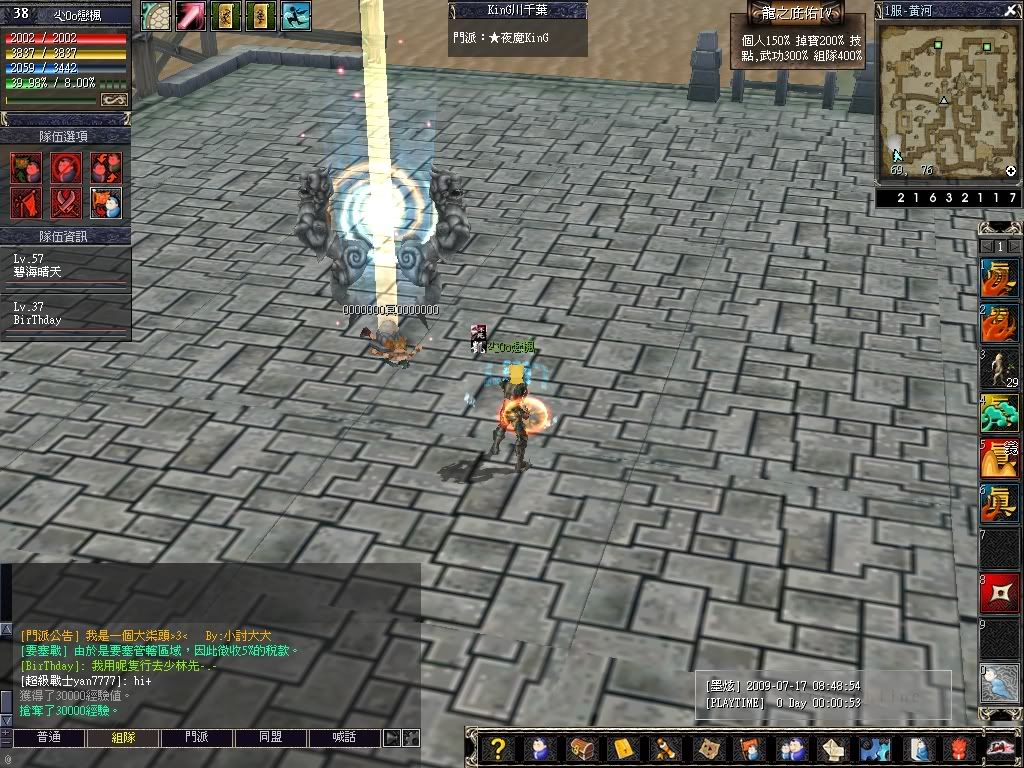
Task: Activate the red shuriken skill in slot 8
Action: [x=999, y=595]
